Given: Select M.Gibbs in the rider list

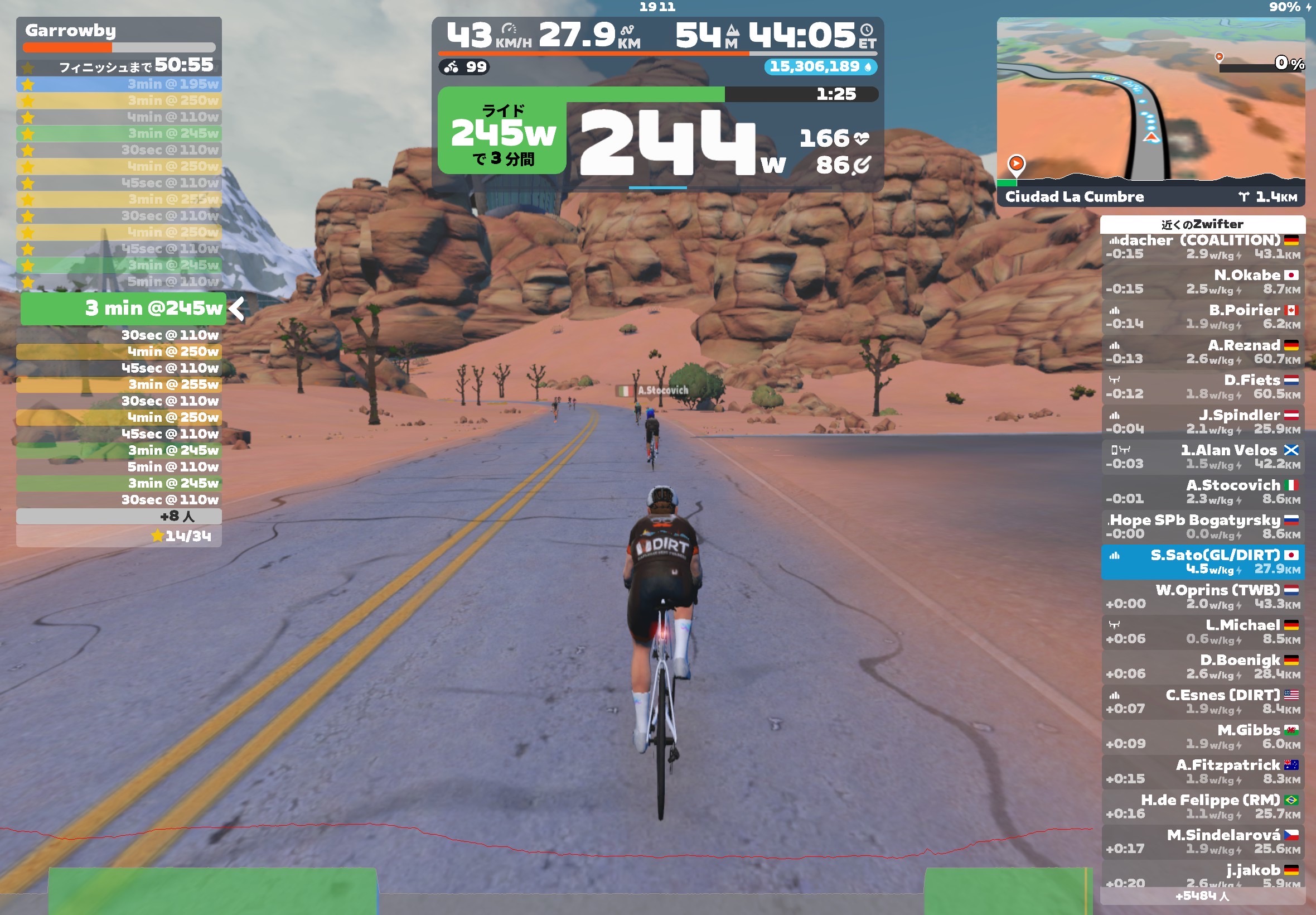Looking at the screenshot, I should 1202,736.
